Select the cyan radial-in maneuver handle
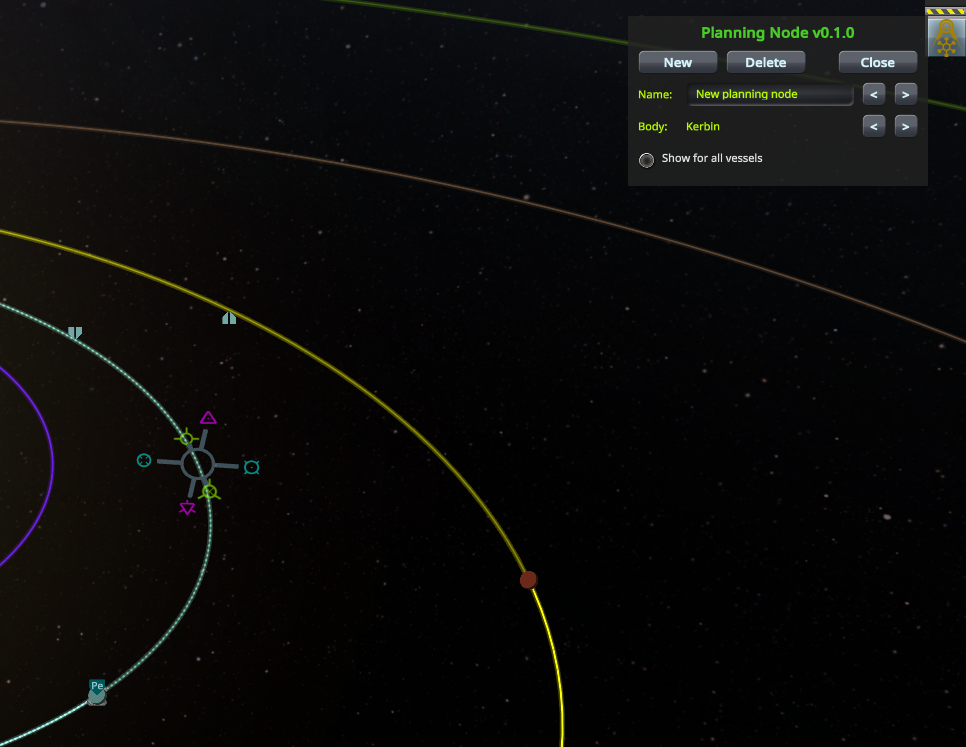Viewport: 966px width, 747px height. click(144, 460)
